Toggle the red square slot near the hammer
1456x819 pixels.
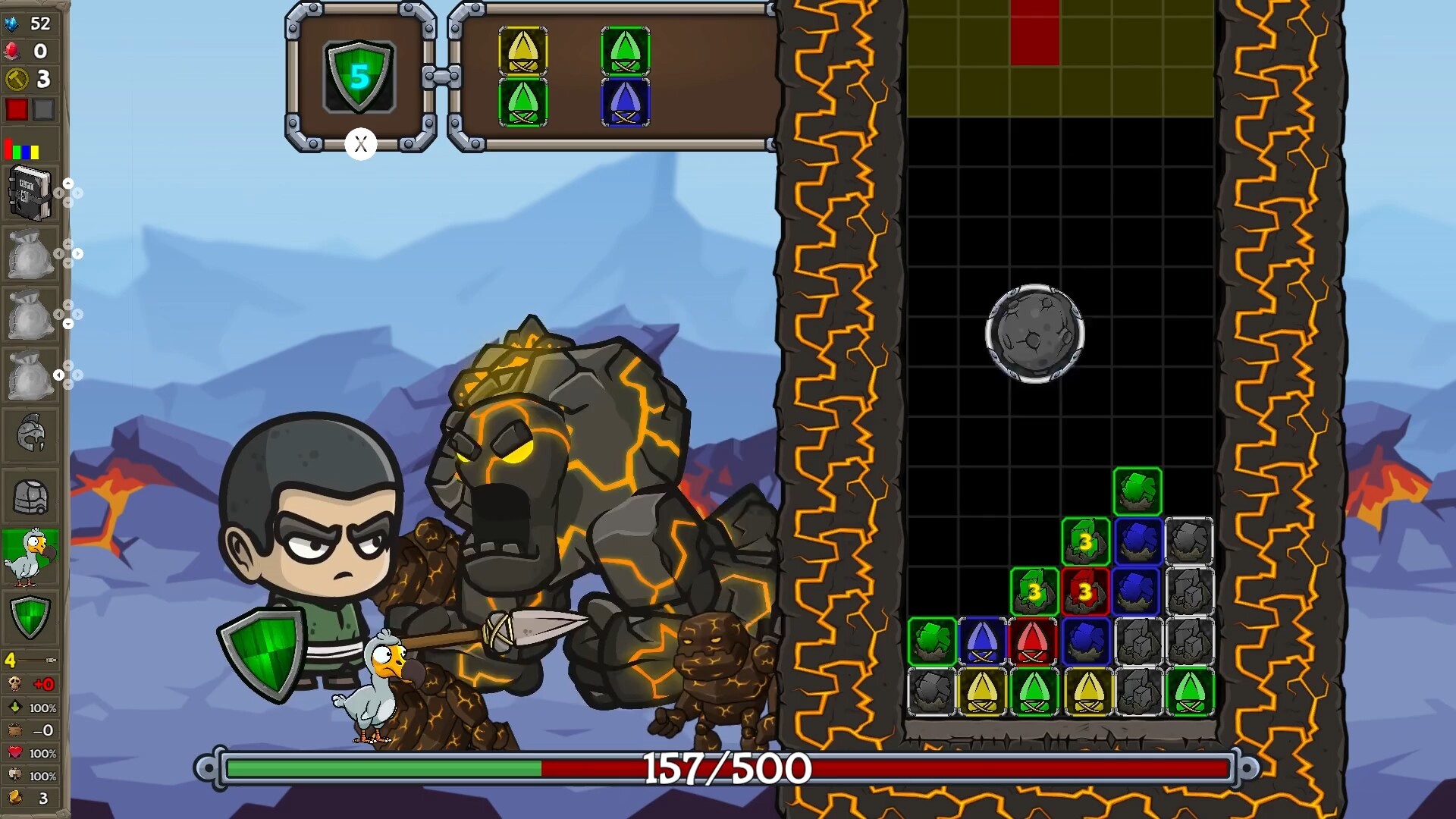pyautogui.click(x=17, y=110)
